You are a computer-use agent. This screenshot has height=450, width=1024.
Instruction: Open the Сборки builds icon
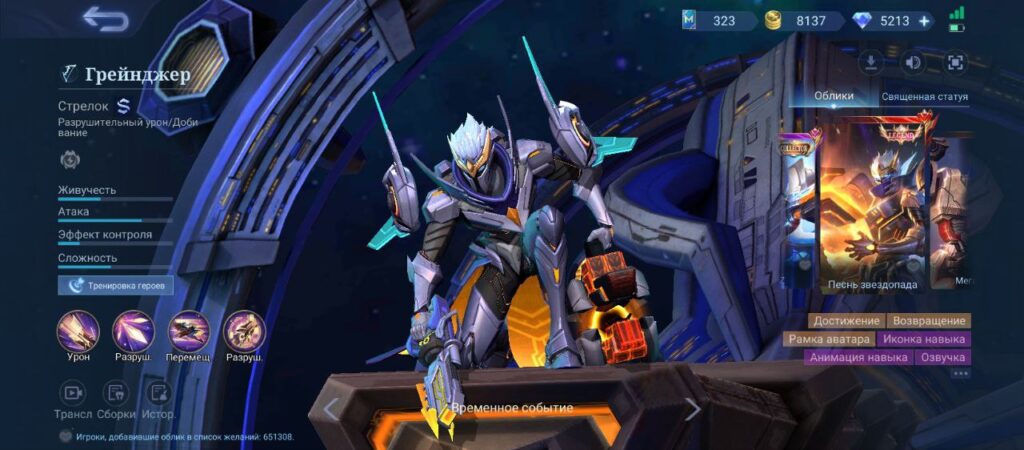click(x=116, y=393)
